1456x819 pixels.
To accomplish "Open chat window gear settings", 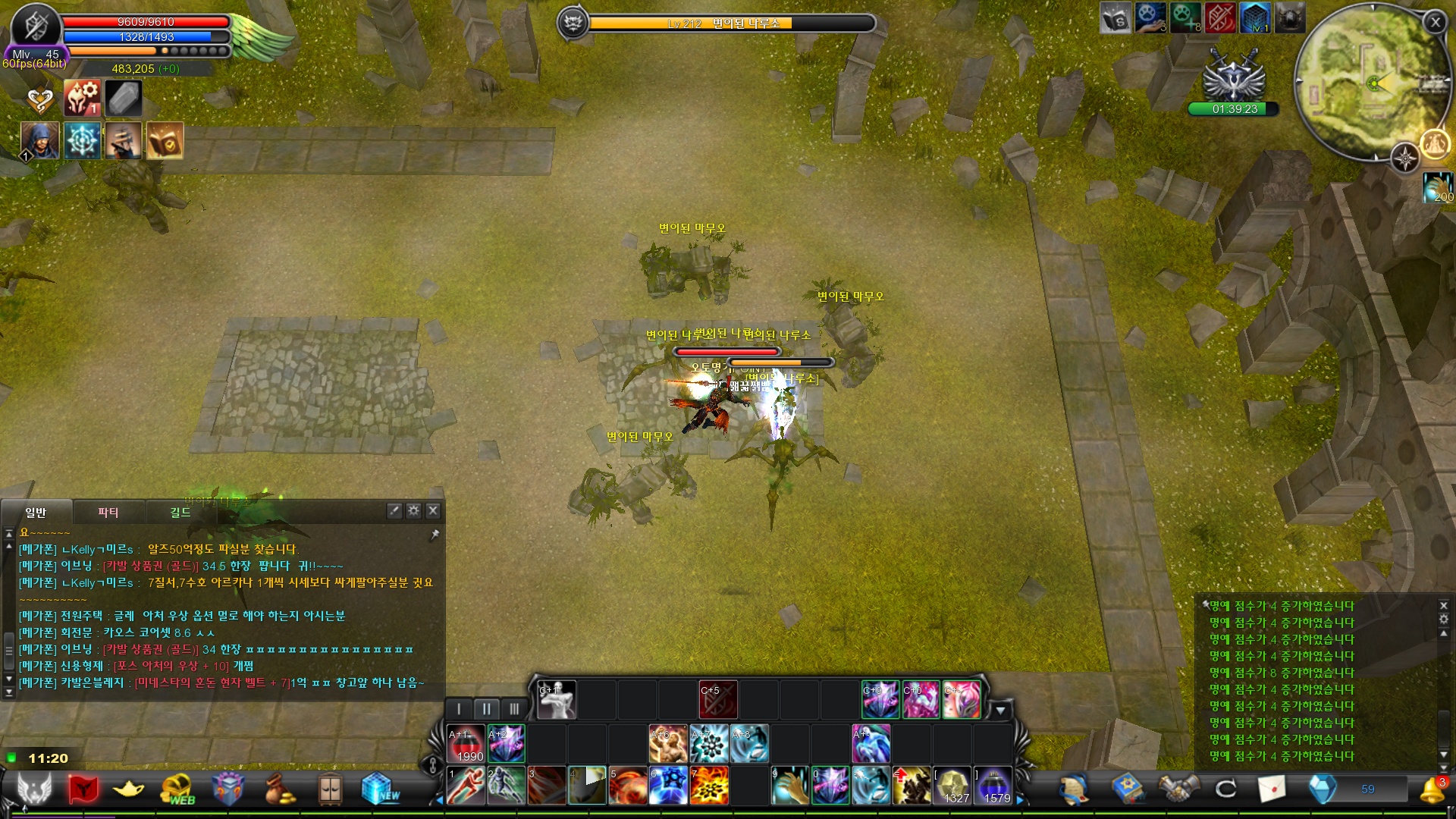I will click(413, 510).
